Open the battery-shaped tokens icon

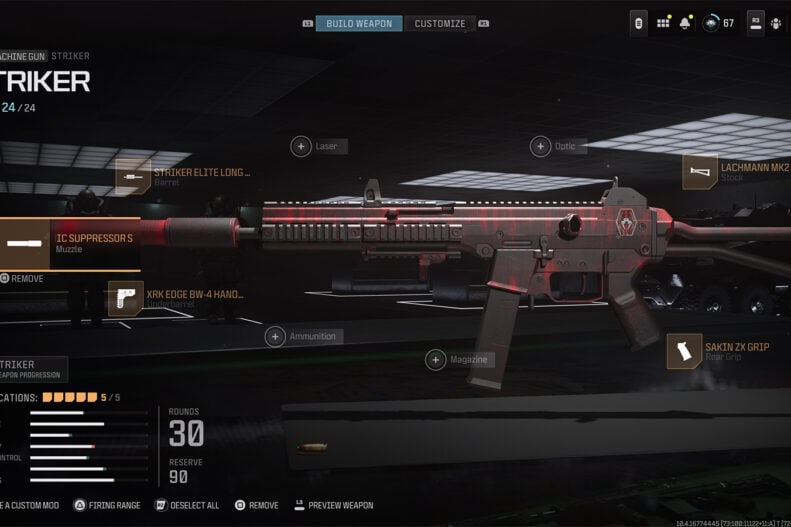tap(639, 23)
